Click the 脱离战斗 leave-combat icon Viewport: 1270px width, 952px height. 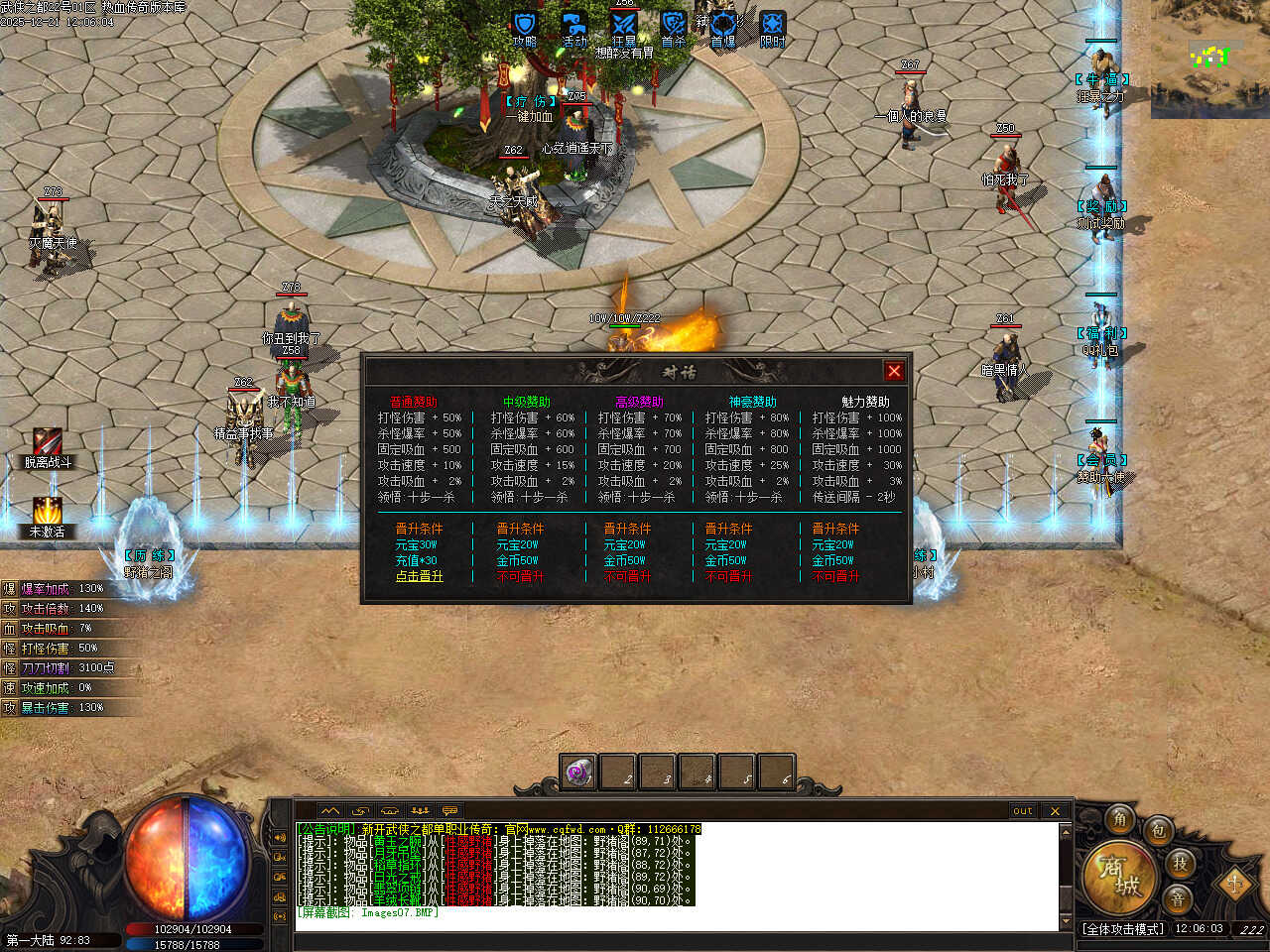click(x=48, y=443)
